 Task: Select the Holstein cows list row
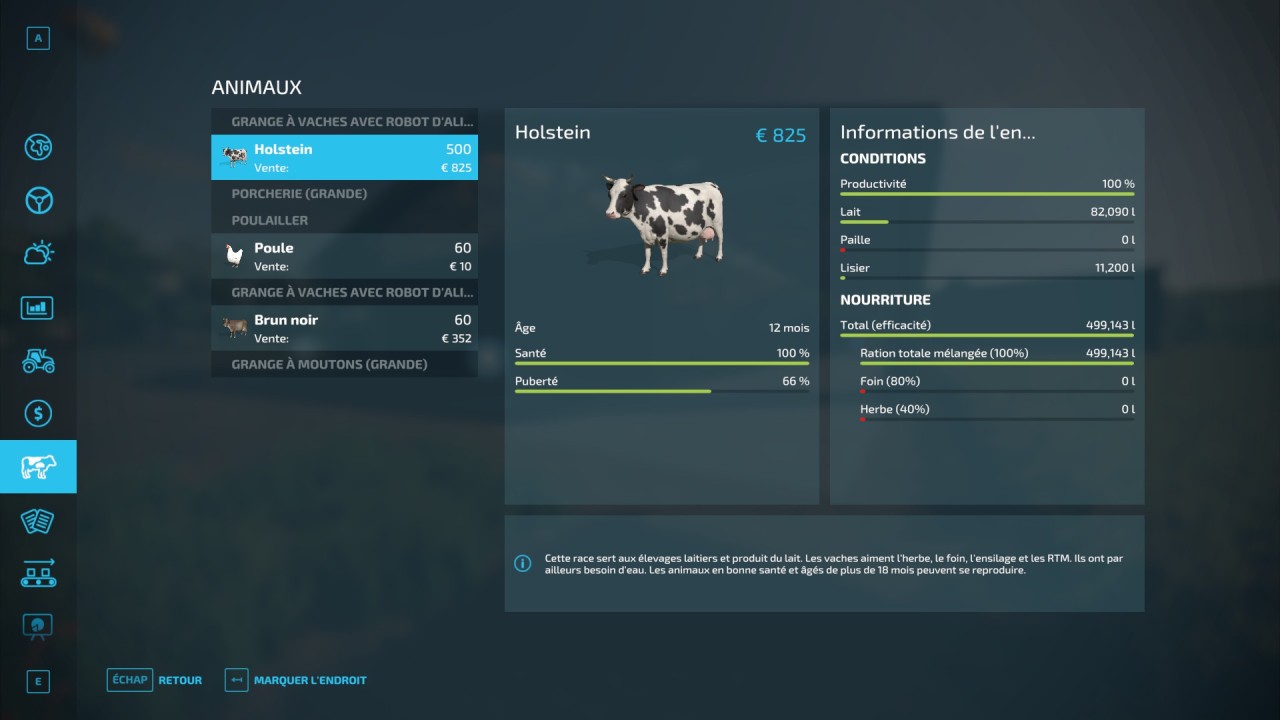pos(344,158)
